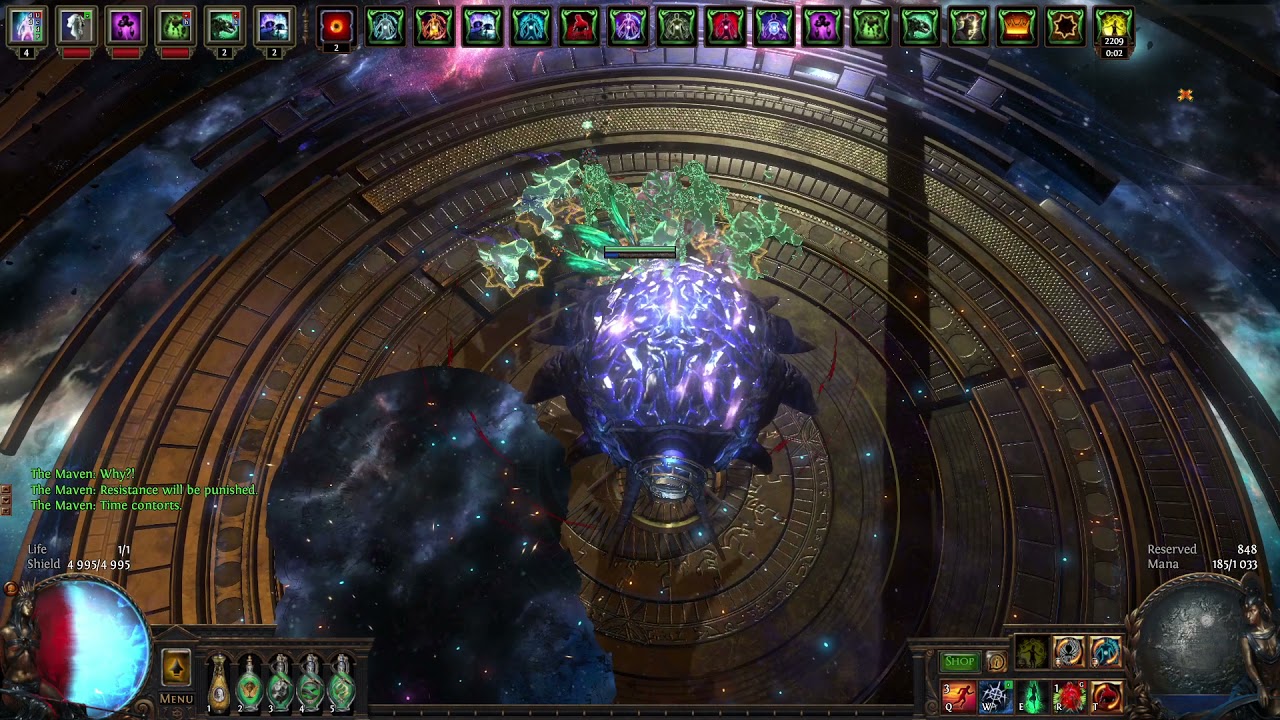The width and height of the screenshot is (1280, 720).
Task: Activate the red hooded figure skill on T
Action: click(x=1106, y=695)
